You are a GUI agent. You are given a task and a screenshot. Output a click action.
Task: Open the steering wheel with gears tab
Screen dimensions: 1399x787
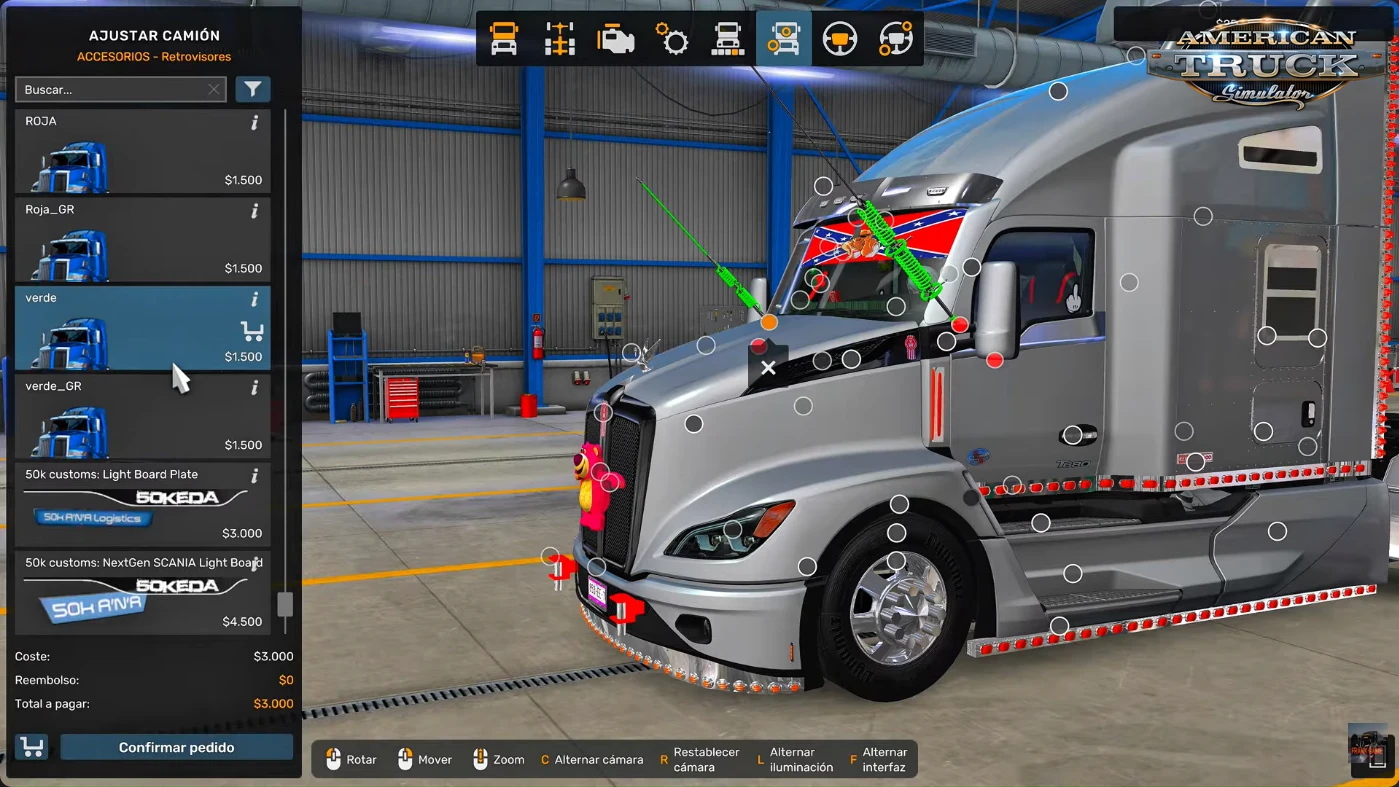tap(896, 39)
